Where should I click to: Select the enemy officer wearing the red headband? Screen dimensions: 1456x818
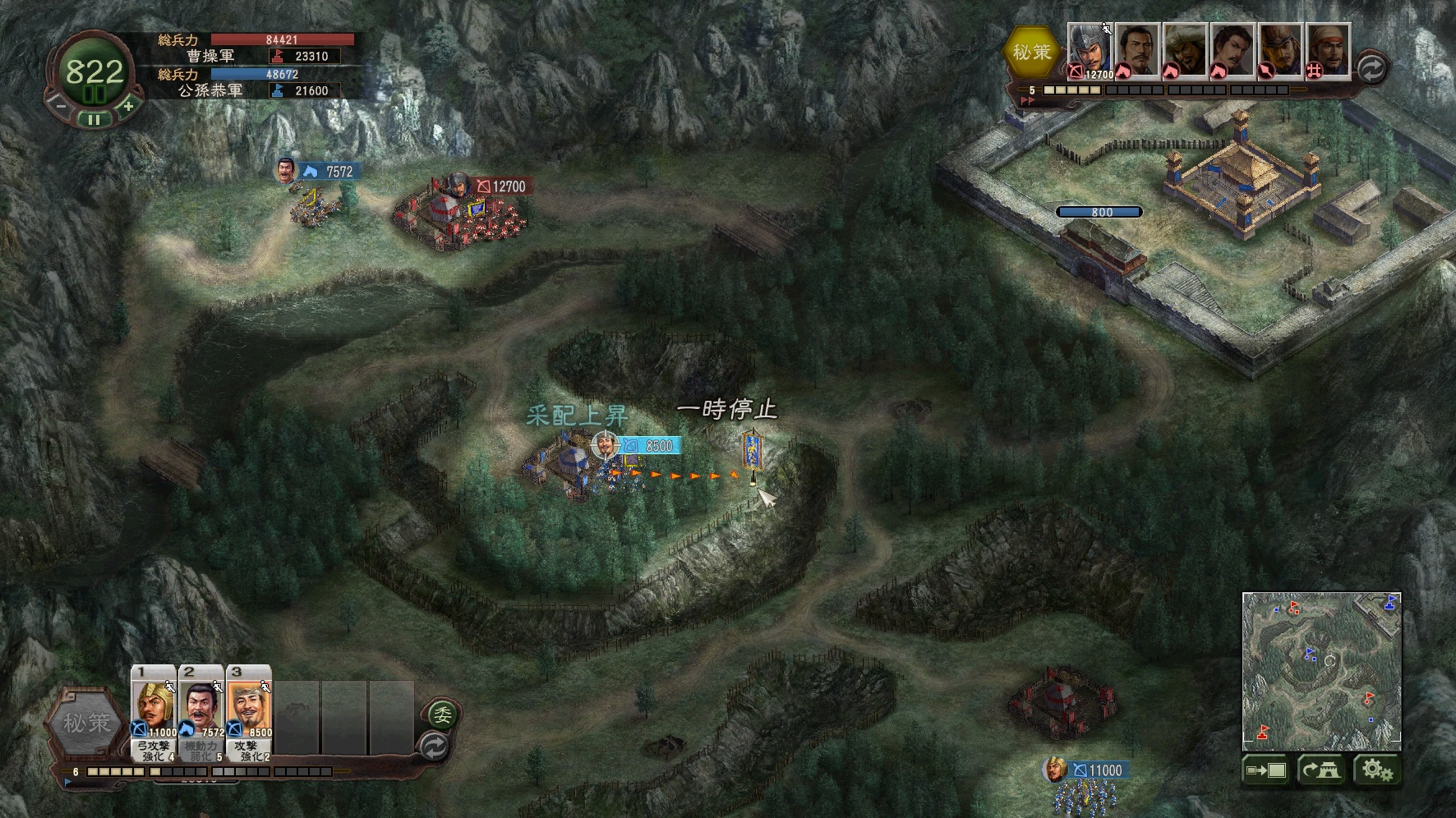pos(1328,51)
